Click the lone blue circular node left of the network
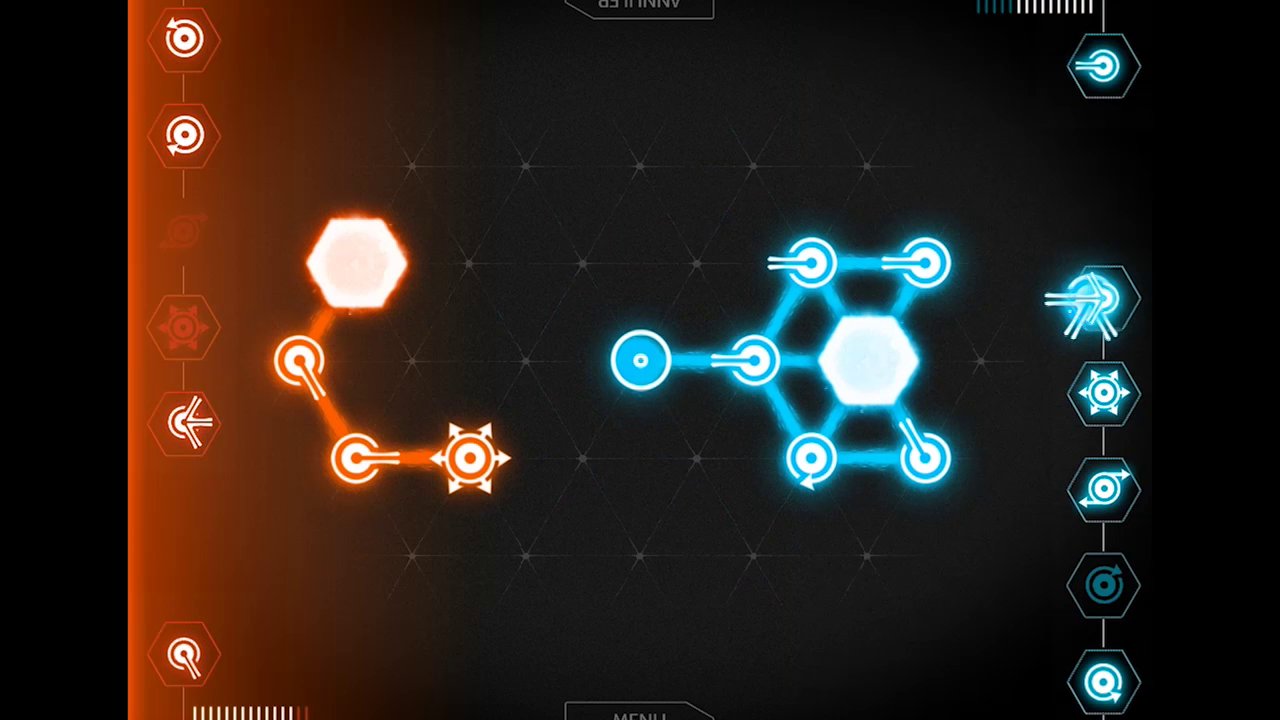This screenshot has width=1280, height=720. (x=640, y=360)
